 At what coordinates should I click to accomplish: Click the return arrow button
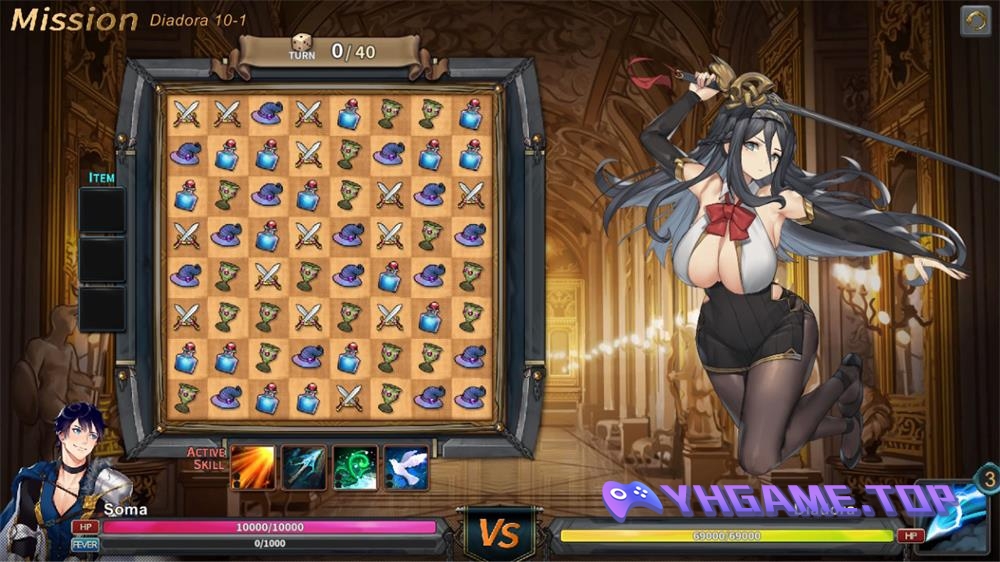click(x=975, y=21)
